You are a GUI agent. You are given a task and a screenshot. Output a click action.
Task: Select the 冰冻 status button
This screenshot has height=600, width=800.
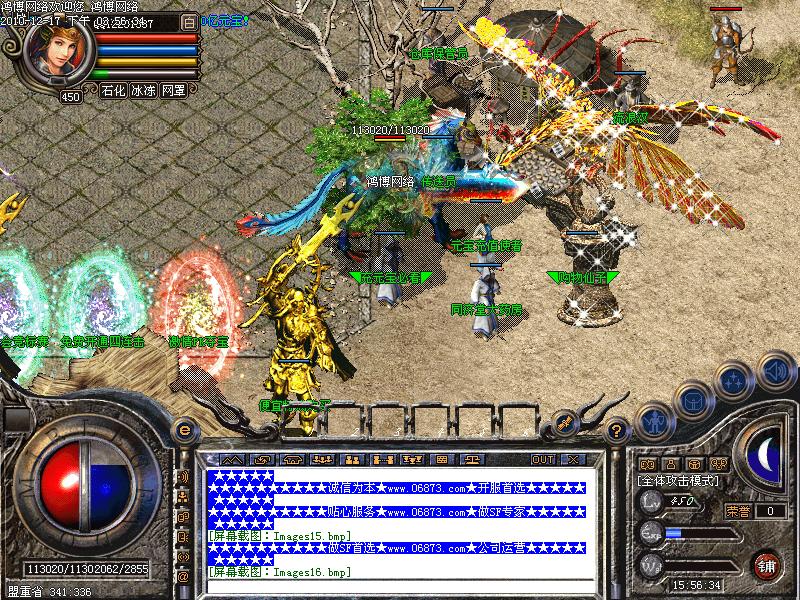[143, 90]
